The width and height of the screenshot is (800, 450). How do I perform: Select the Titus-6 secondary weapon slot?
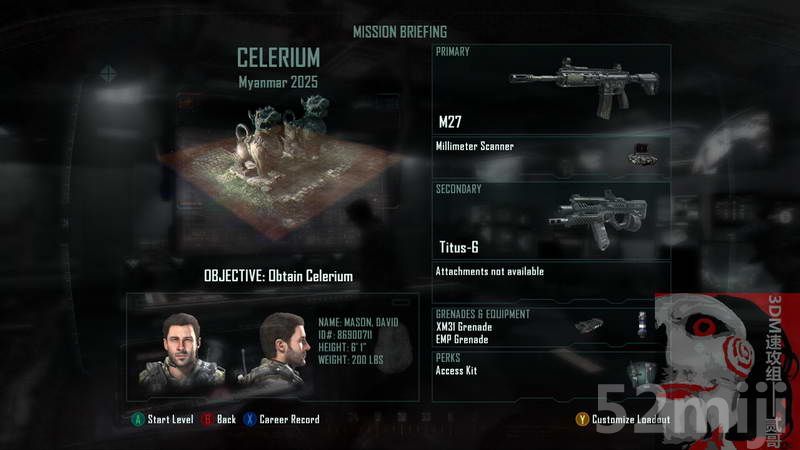552,220
